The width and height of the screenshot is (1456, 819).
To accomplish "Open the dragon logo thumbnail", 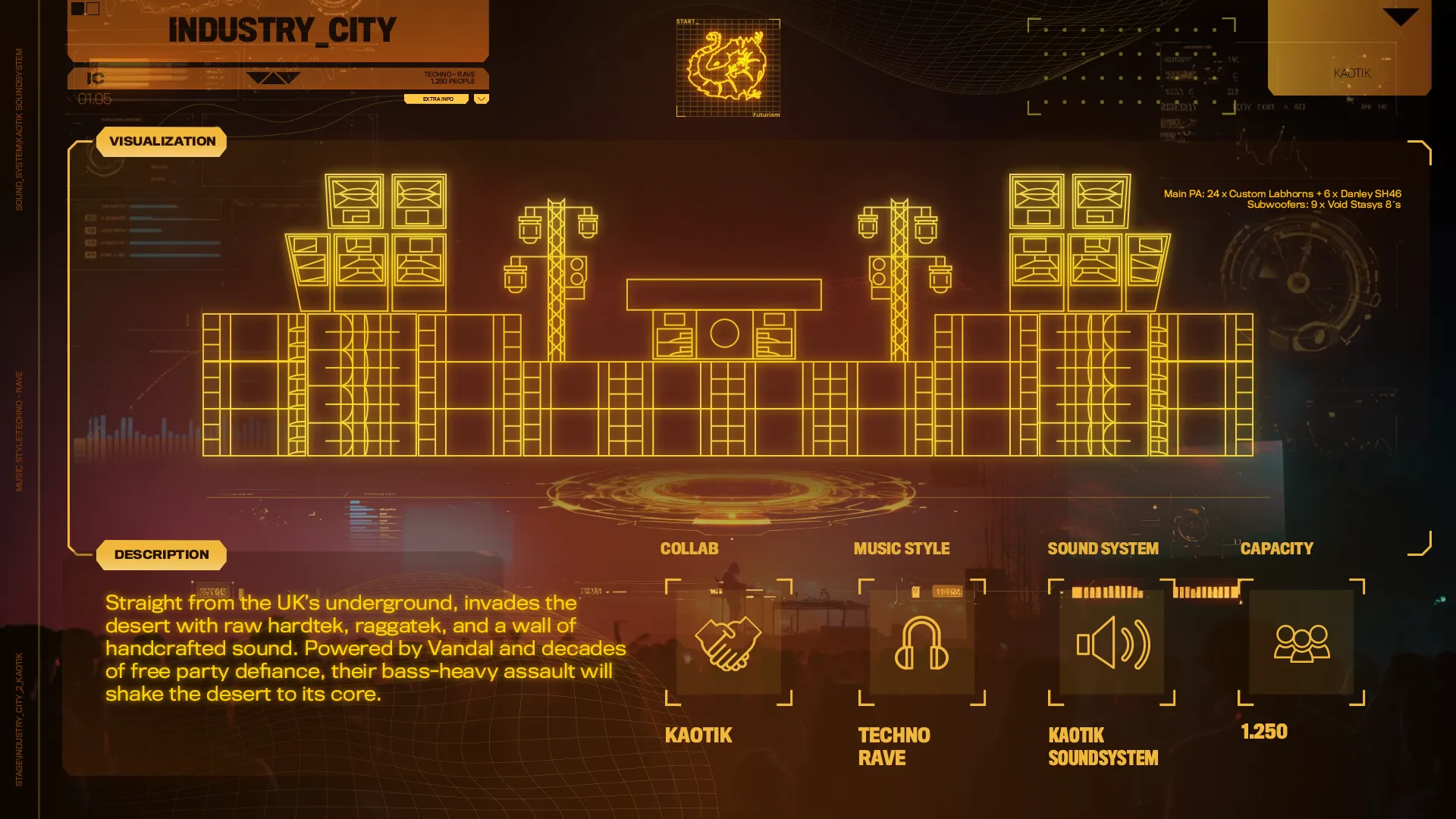I will coord(728,68).
